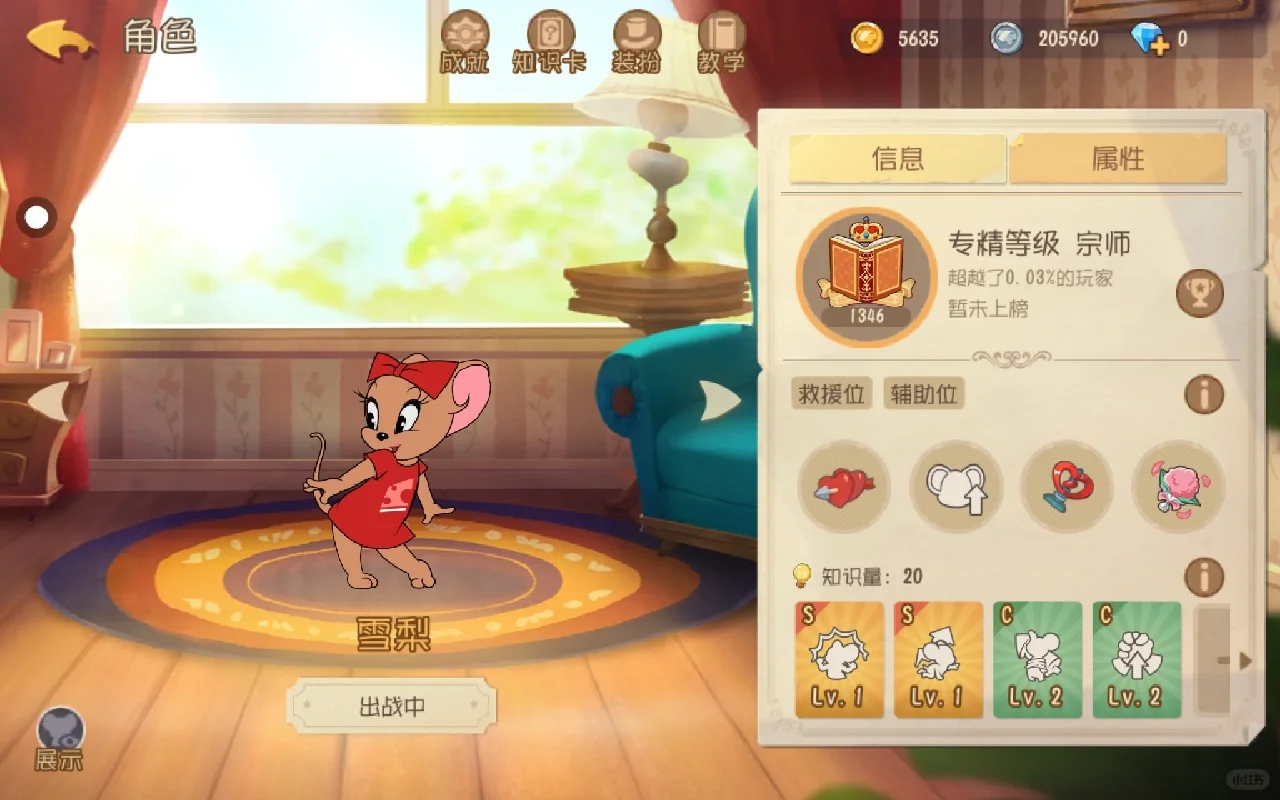Select the first S-rank Lv.1 knowledge card
This screenshot has width=1280, height=800.
[838, 660]
